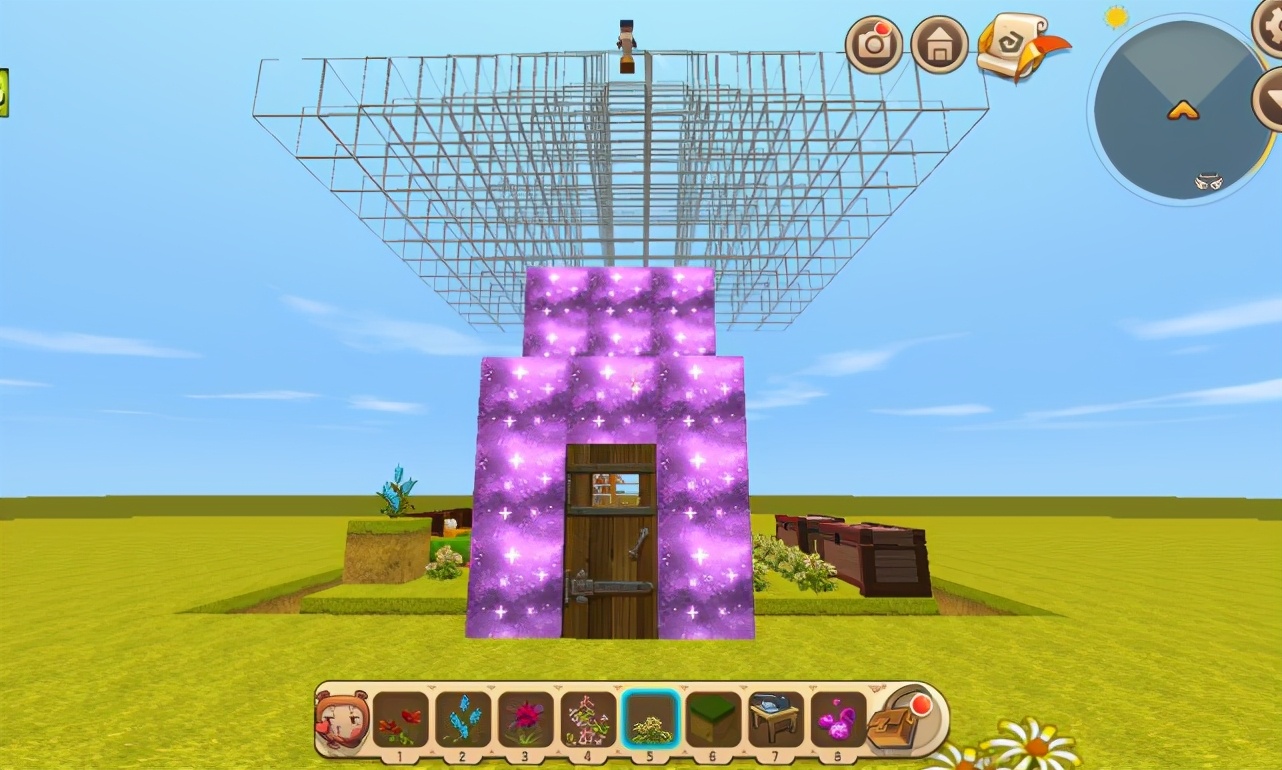The image size is (1282, 770).
Task: Open the camera screenshot button
Action: tap(874, 45)
